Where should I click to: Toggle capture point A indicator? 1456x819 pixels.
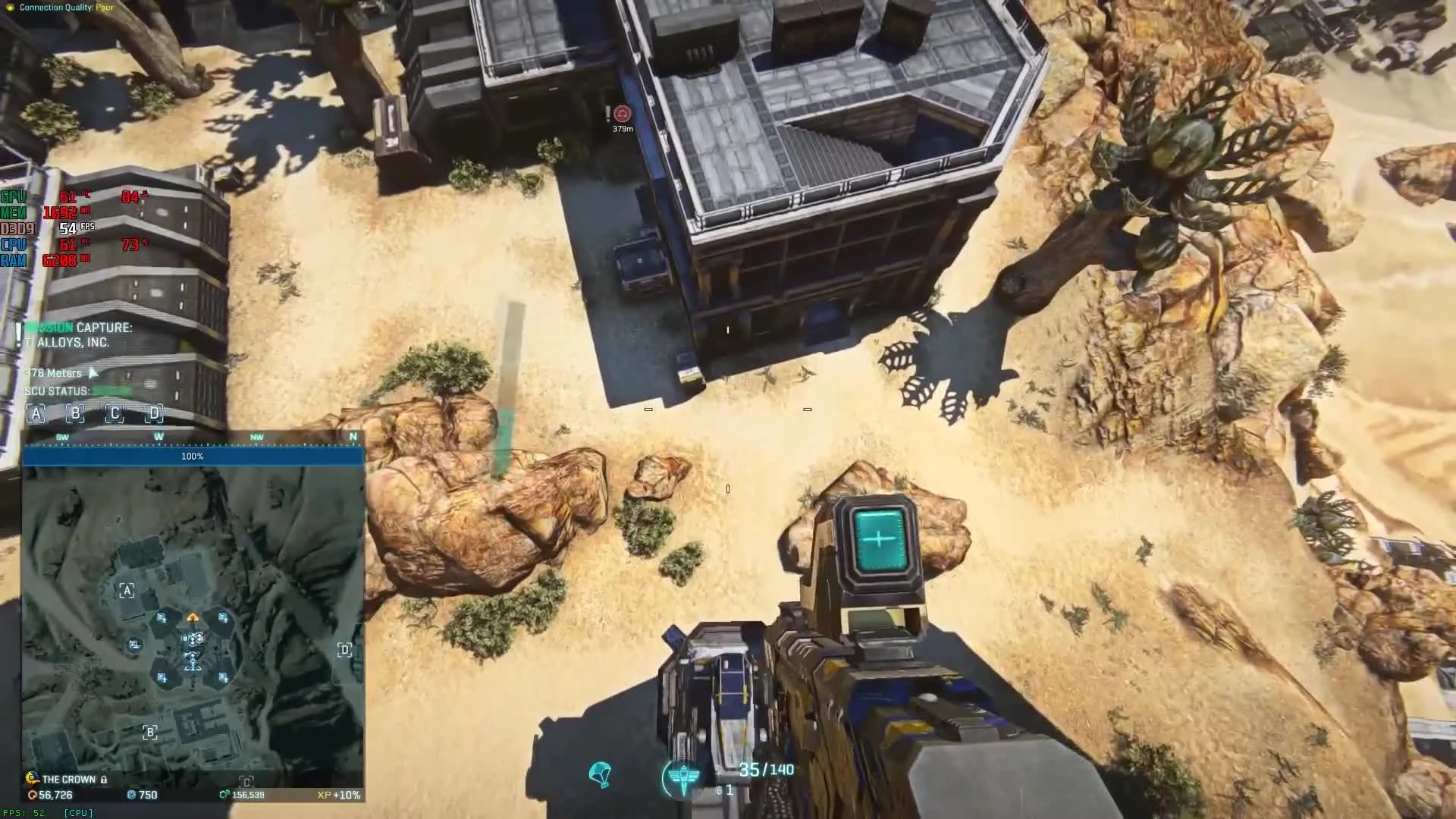35,415
